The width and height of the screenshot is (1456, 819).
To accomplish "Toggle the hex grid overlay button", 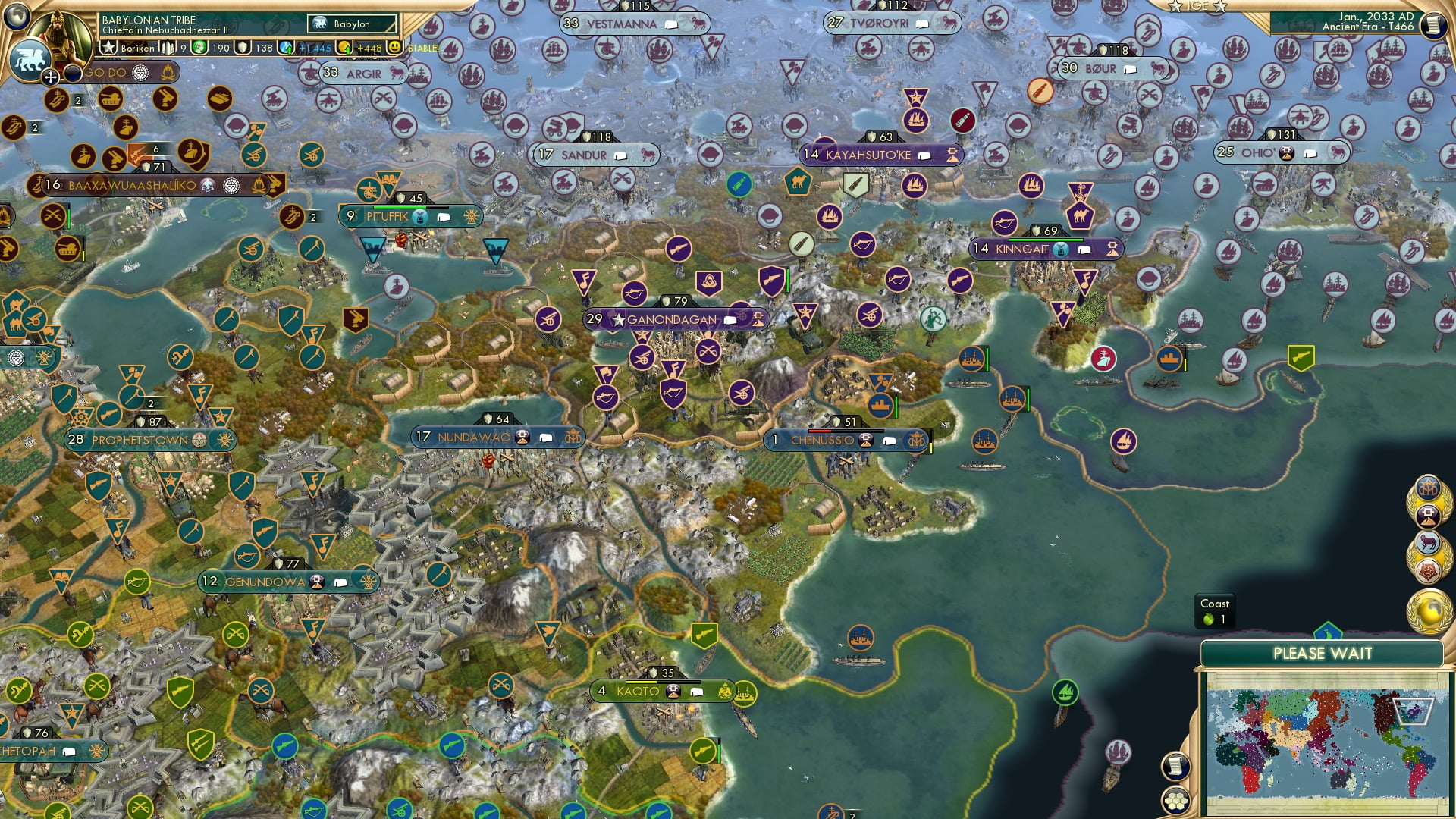I will pyautogui.click(x=1175, y=801).
